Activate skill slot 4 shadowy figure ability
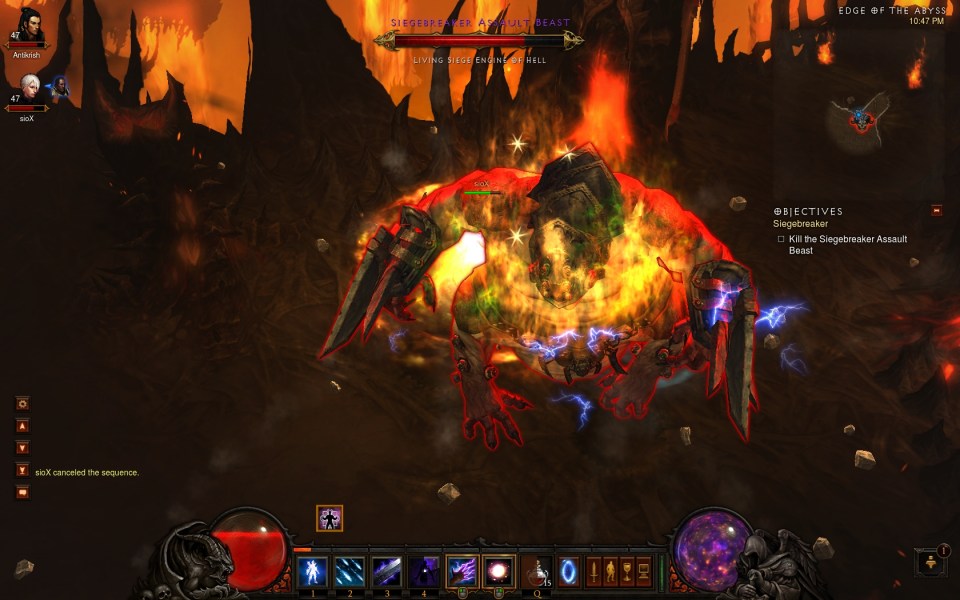The image size is (960, 600). click(x=424, y=571)
